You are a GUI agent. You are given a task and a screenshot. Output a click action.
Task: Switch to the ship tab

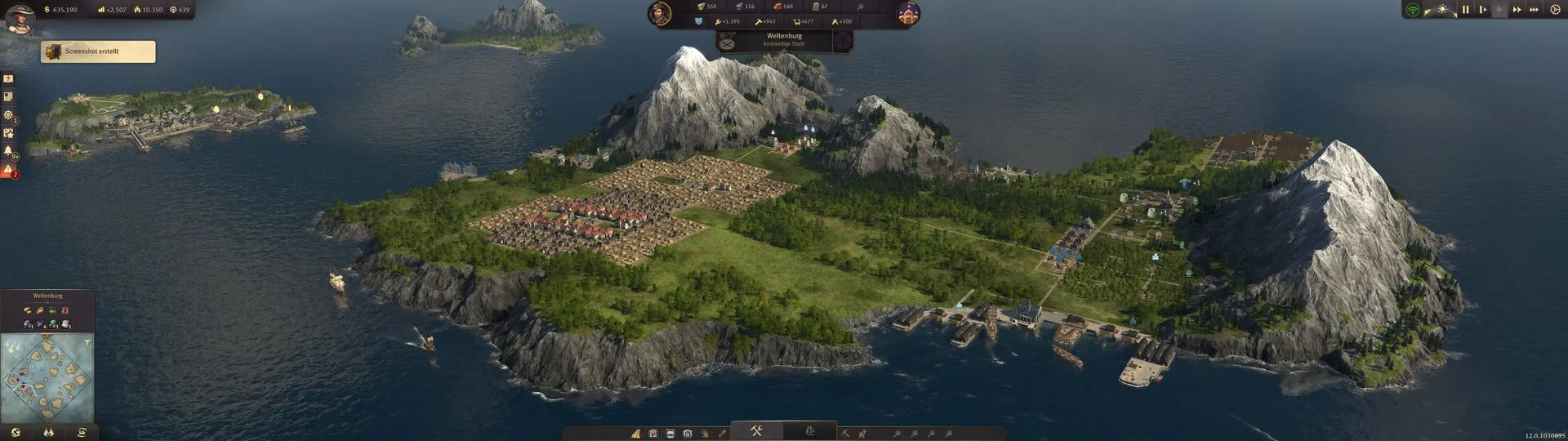click(x=809, y=431)
